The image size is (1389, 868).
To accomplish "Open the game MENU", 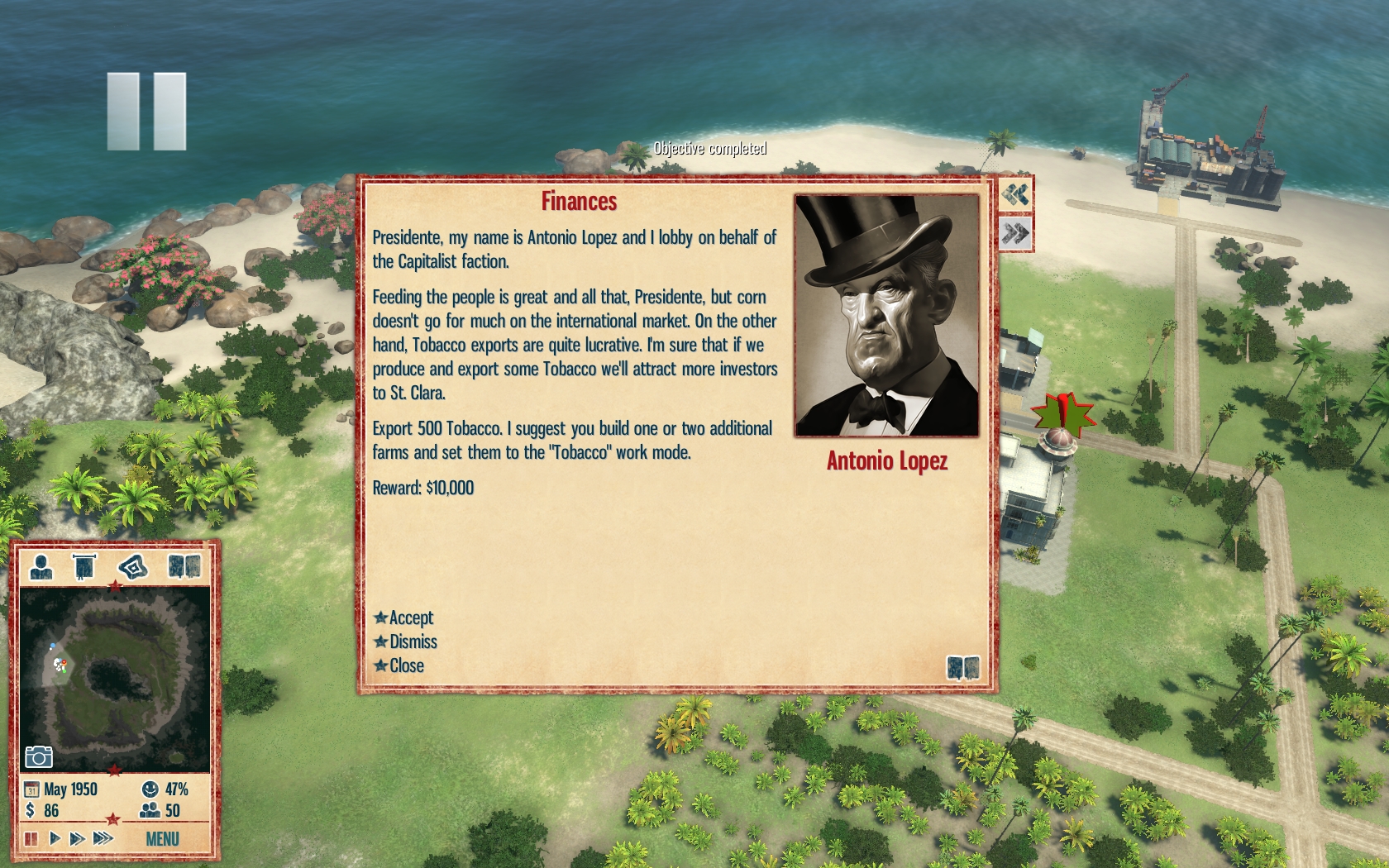I will 162,839.
